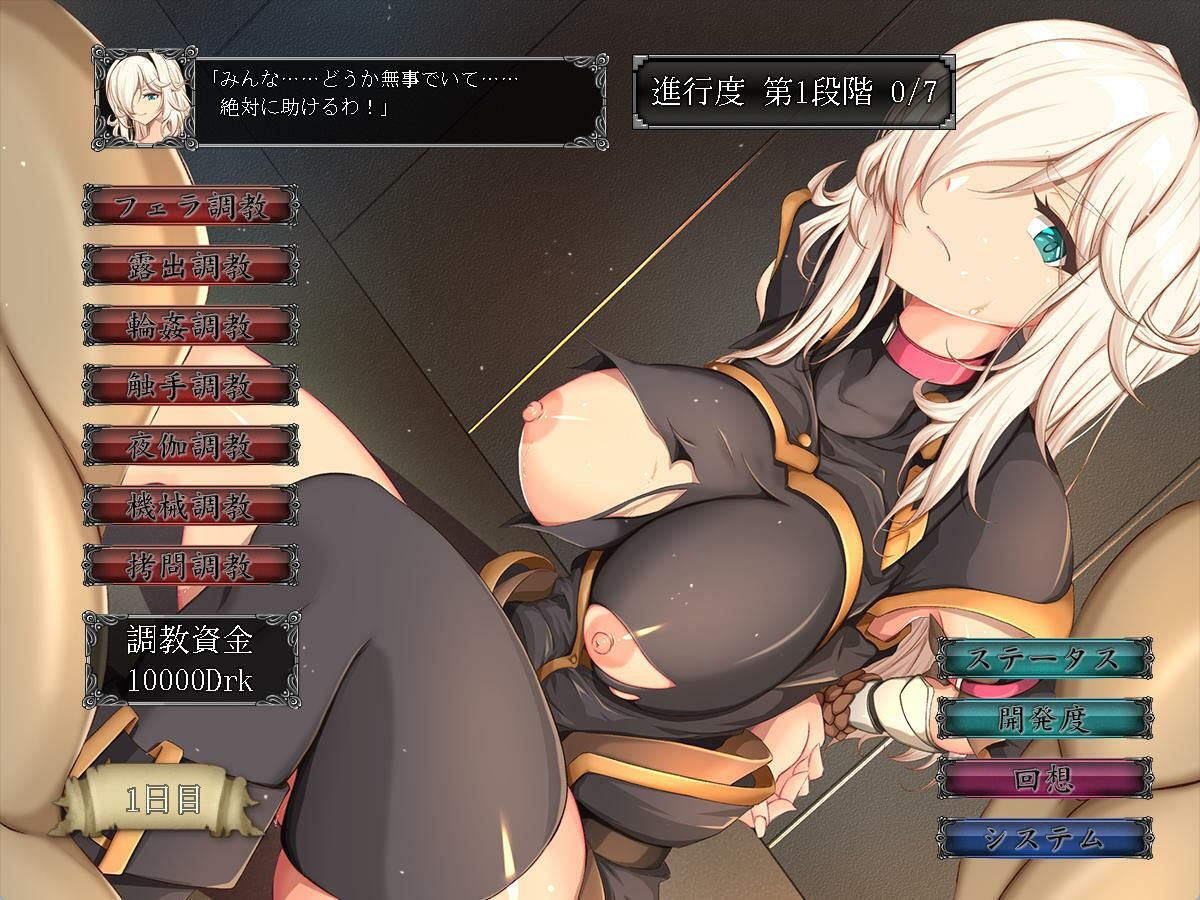Click the 拷問調教 menu entry
The height and width of the screenshot is (900, 1200).
[190, 566]
